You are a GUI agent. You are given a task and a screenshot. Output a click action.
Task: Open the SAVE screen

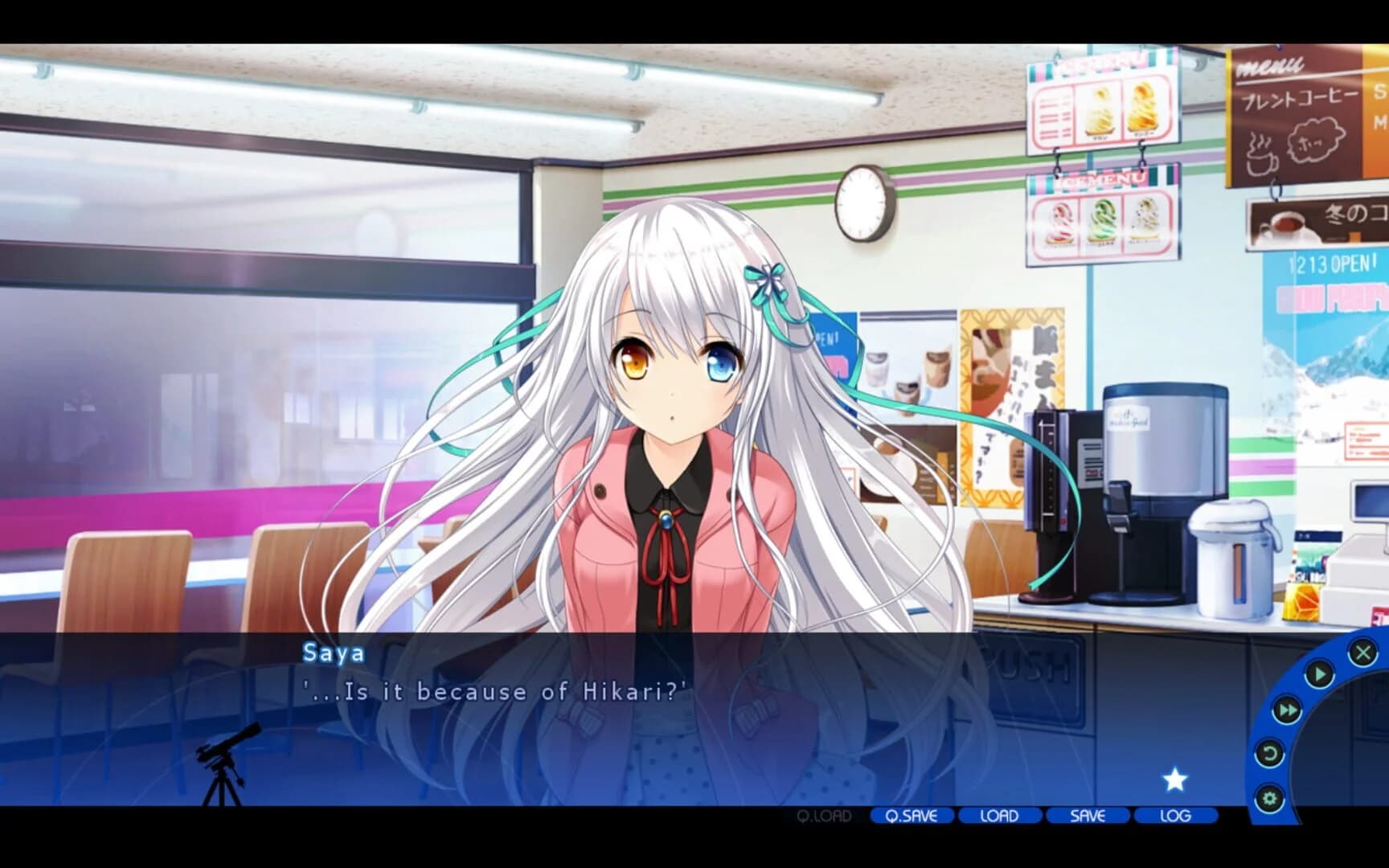pos(1086,816)
